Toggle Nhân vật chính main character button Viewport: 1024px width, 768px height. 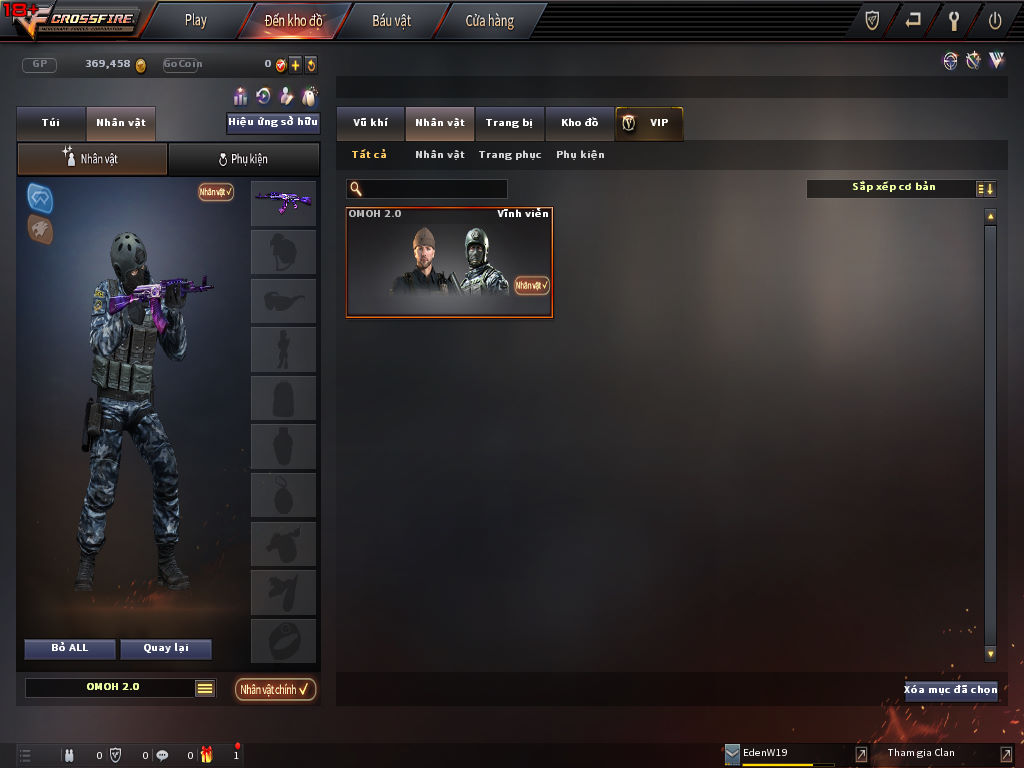tap(276, 689)
